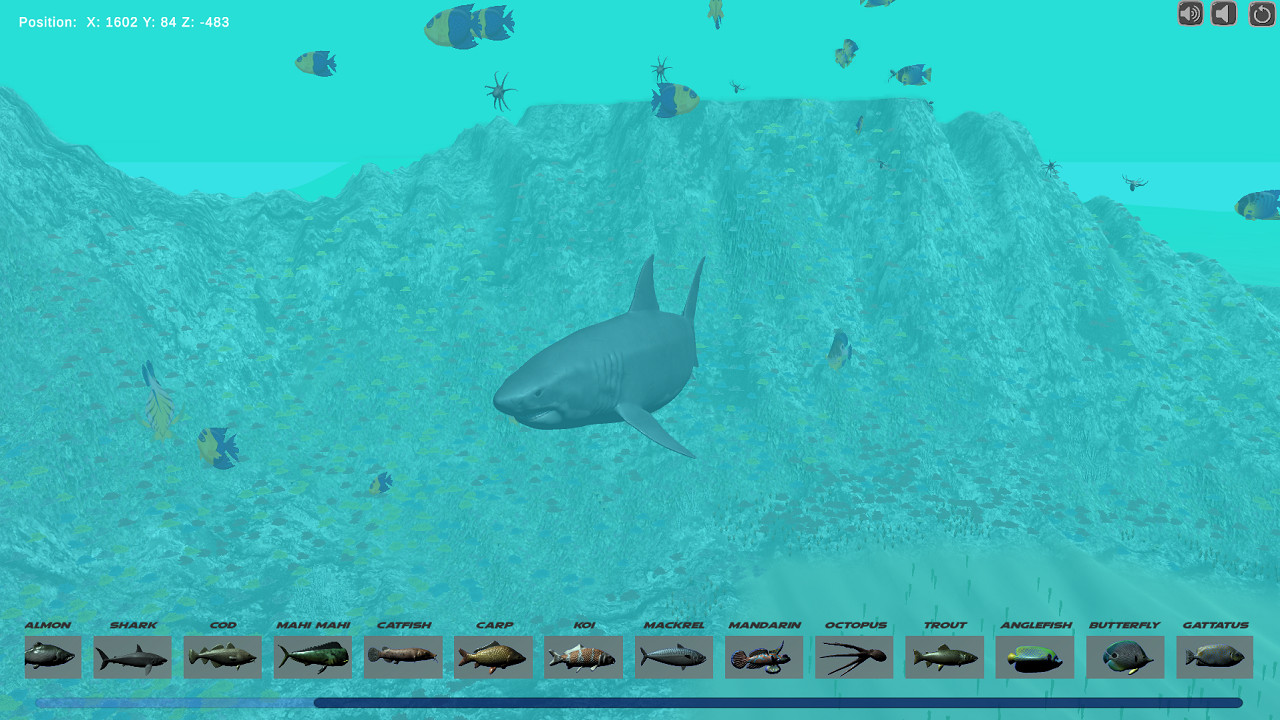Spawn a Mahi Mahi
The image size is (1280, 720).
click(x=312, y=657)
